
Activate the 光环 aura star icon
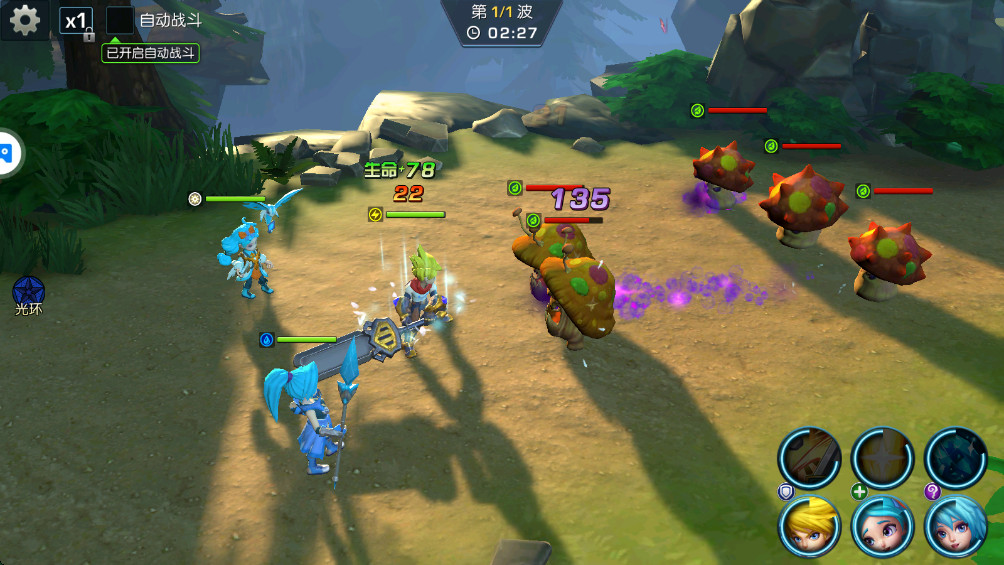tap(28, 291)
